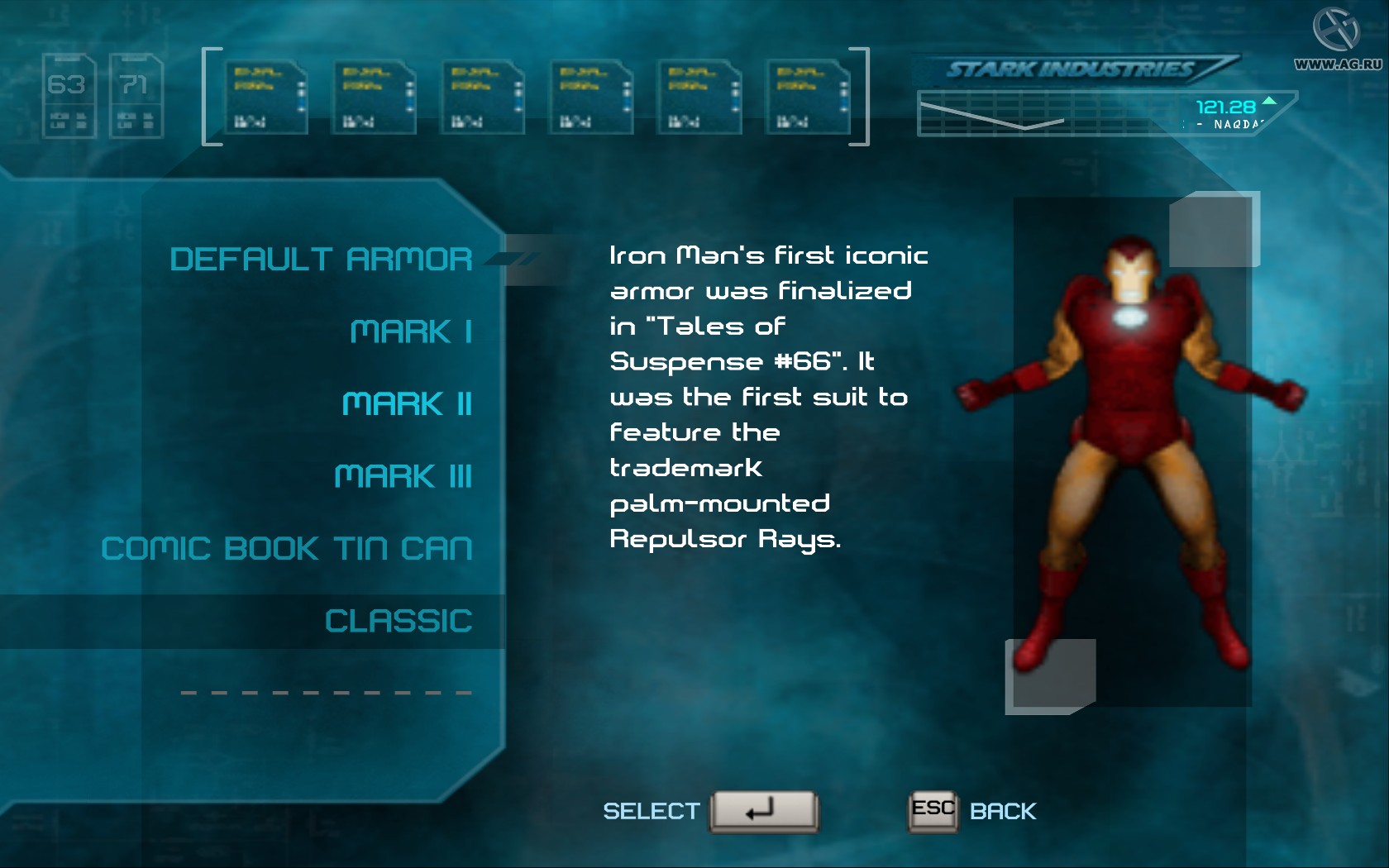Select the Default Armor entry

[321, 259]
